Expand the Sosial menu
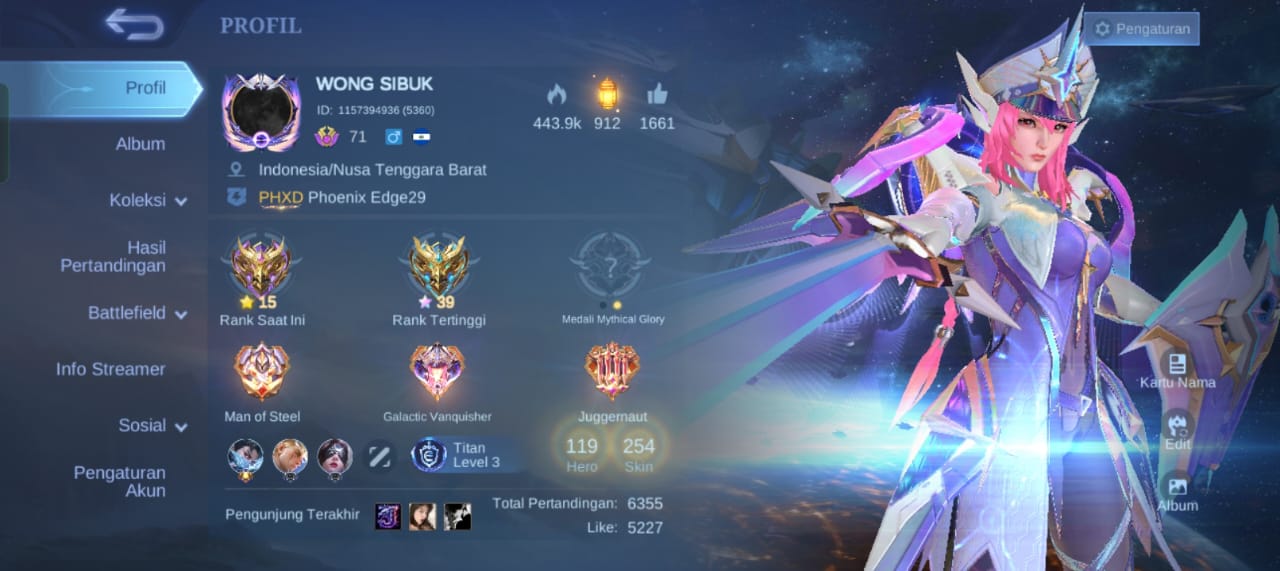1280x571 pixels. pos(152,425)
